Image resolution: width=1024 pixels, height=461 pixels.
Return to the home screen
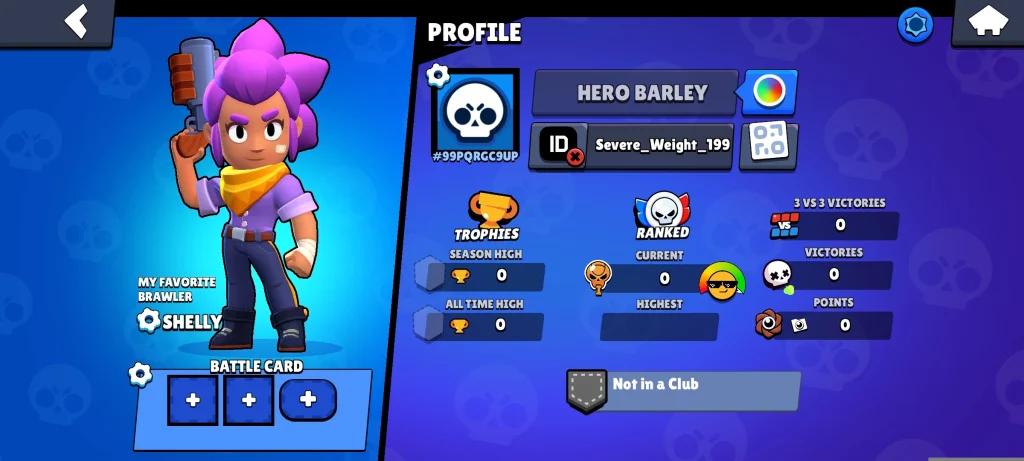pos(986,22)
